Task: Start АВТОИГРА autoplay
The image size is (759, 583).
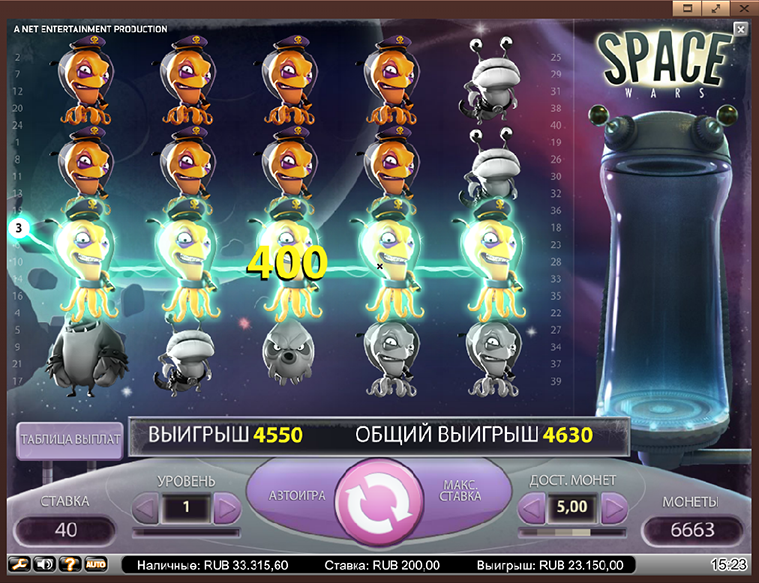Action: (x=294, y=495)
